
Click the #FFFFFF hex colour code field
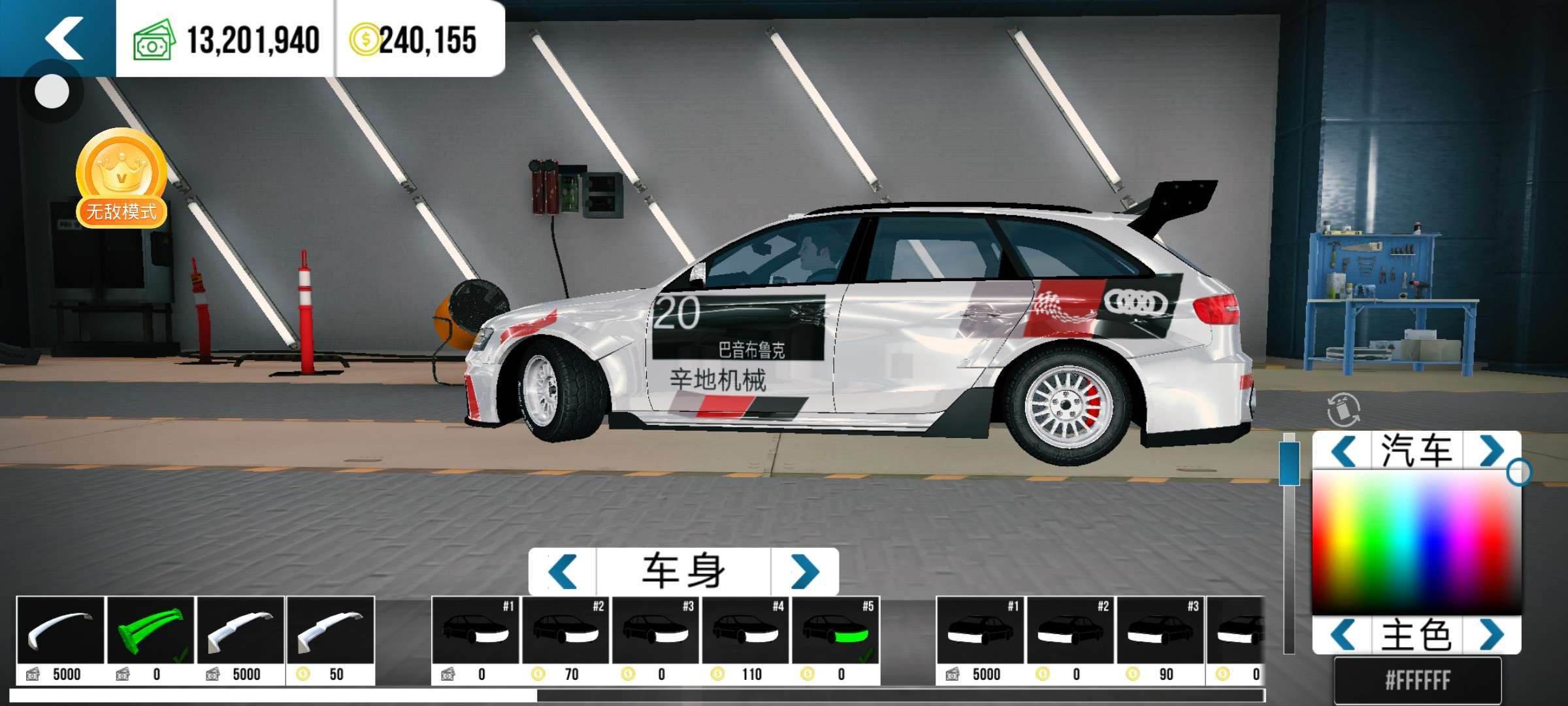tap(1417, 681)
